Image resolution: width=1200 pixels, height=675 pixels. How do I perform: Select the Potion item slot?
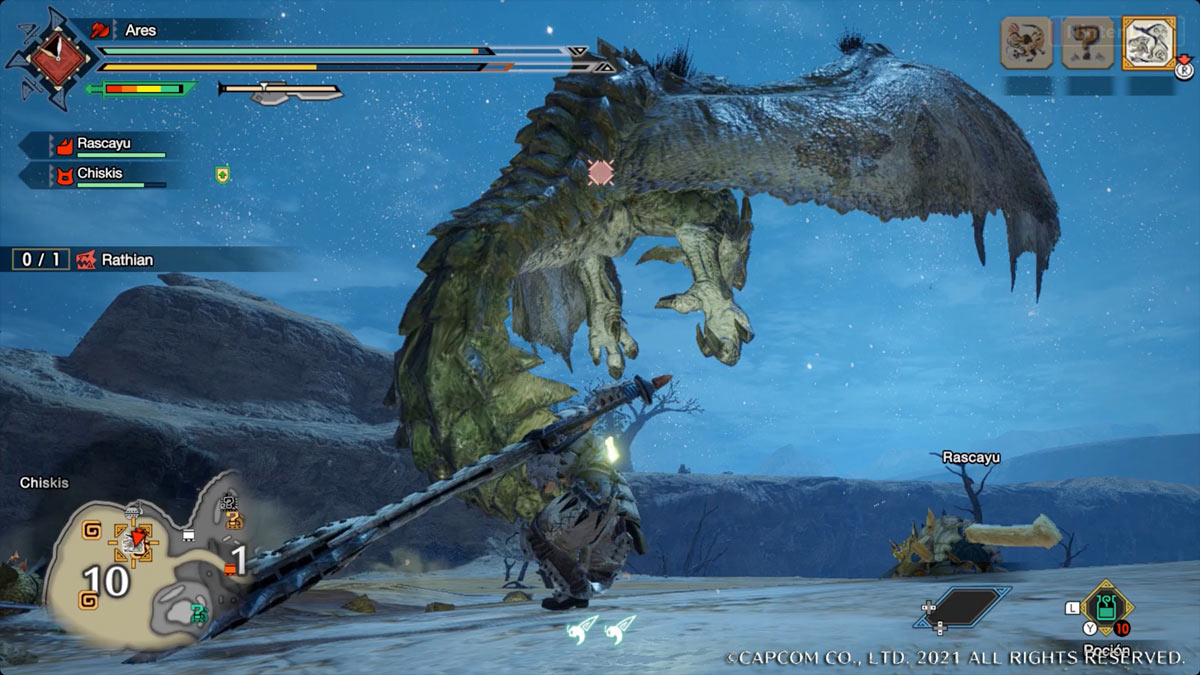click(1106, 608)
